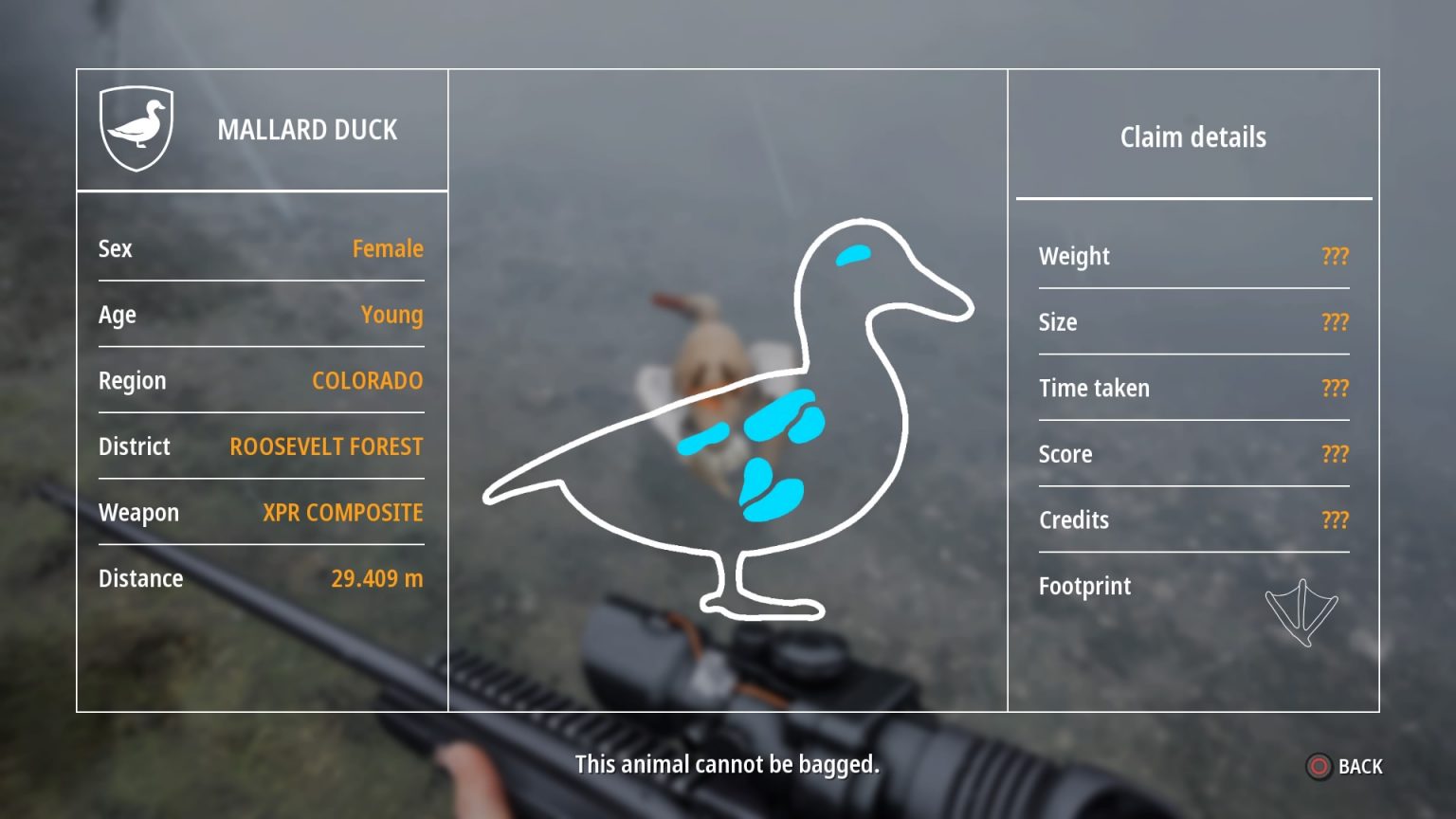Click the mallard duck shield emblem
Screen dimensions: 1456x819
tap(136, 128)
